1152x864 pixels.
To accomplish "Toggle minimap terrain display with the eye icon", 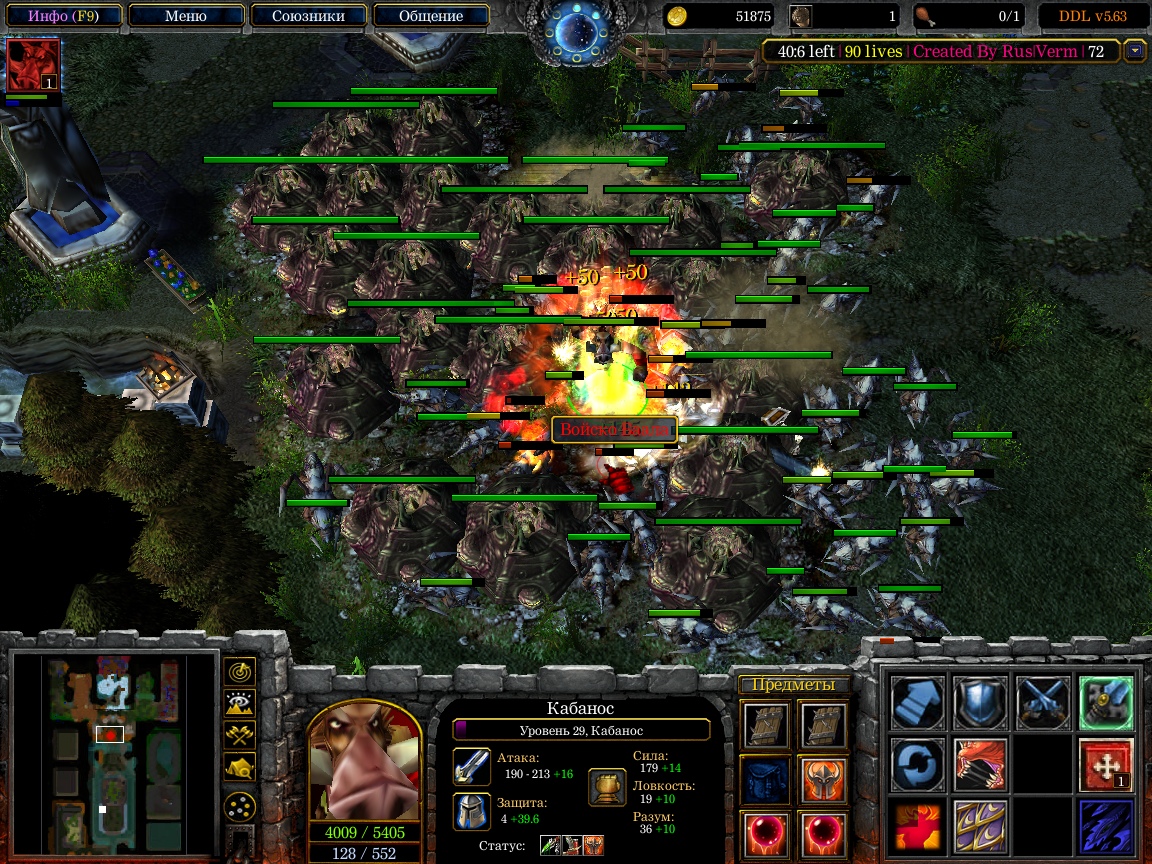I will [240, 703].
